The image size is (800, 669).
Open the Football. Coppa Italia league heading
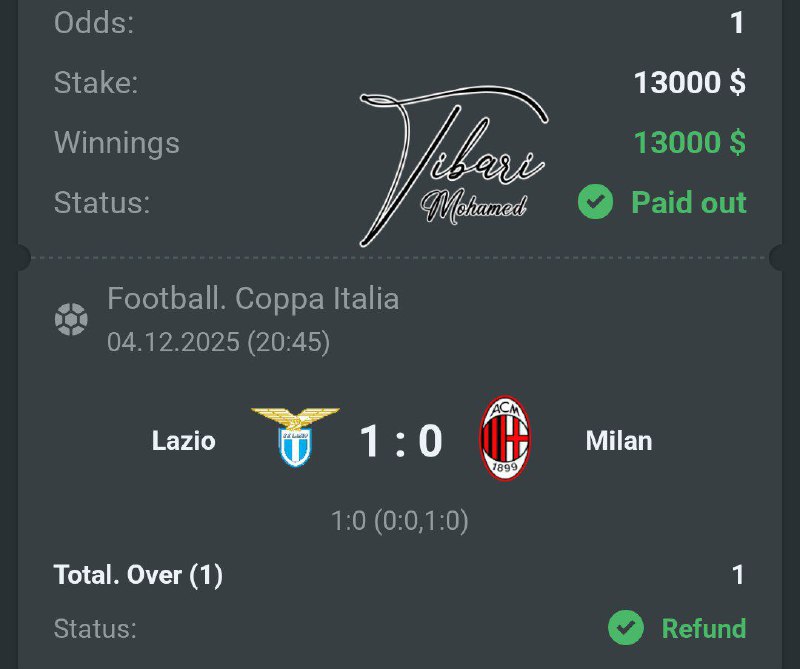point(253,298)
